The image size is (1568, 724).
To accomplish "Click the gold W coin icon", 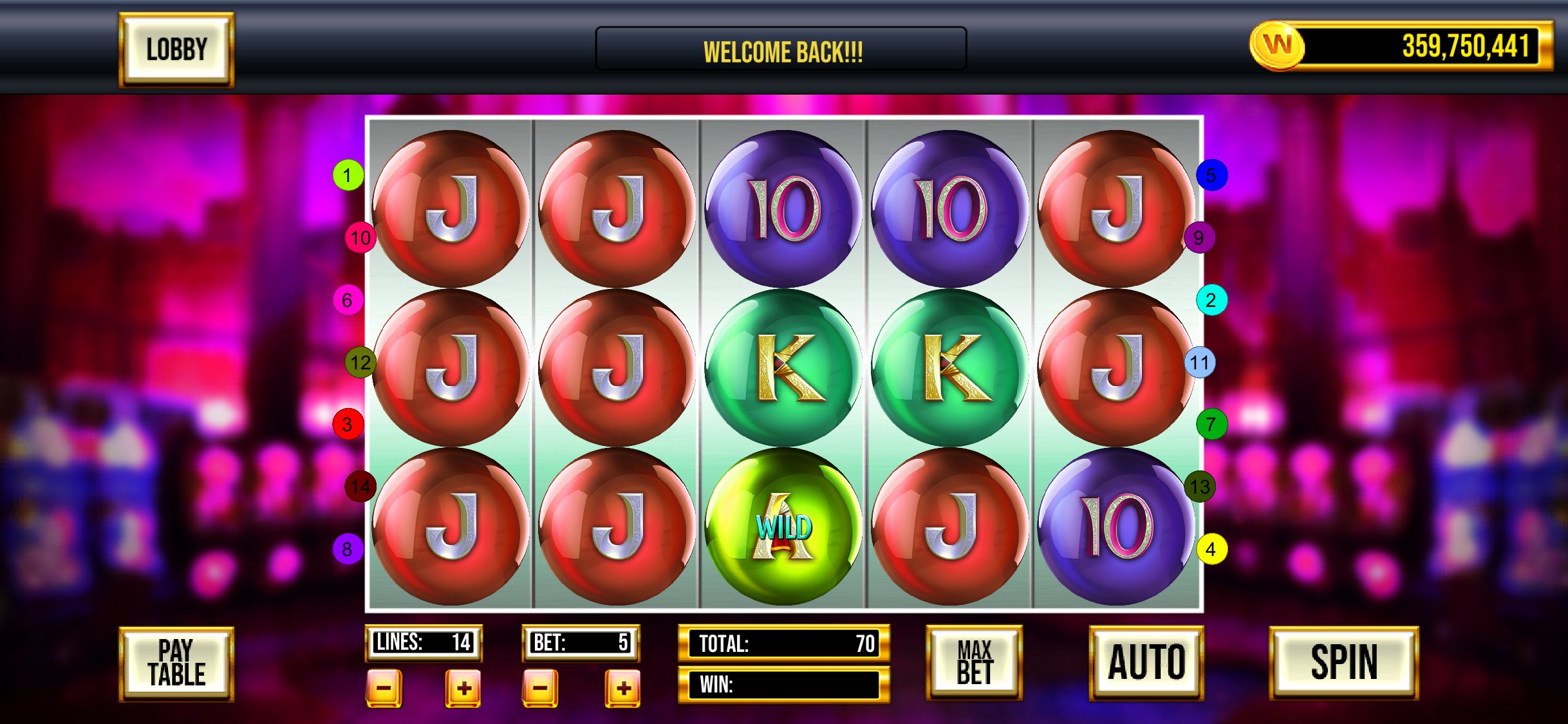I will [x=1276, y=46].
